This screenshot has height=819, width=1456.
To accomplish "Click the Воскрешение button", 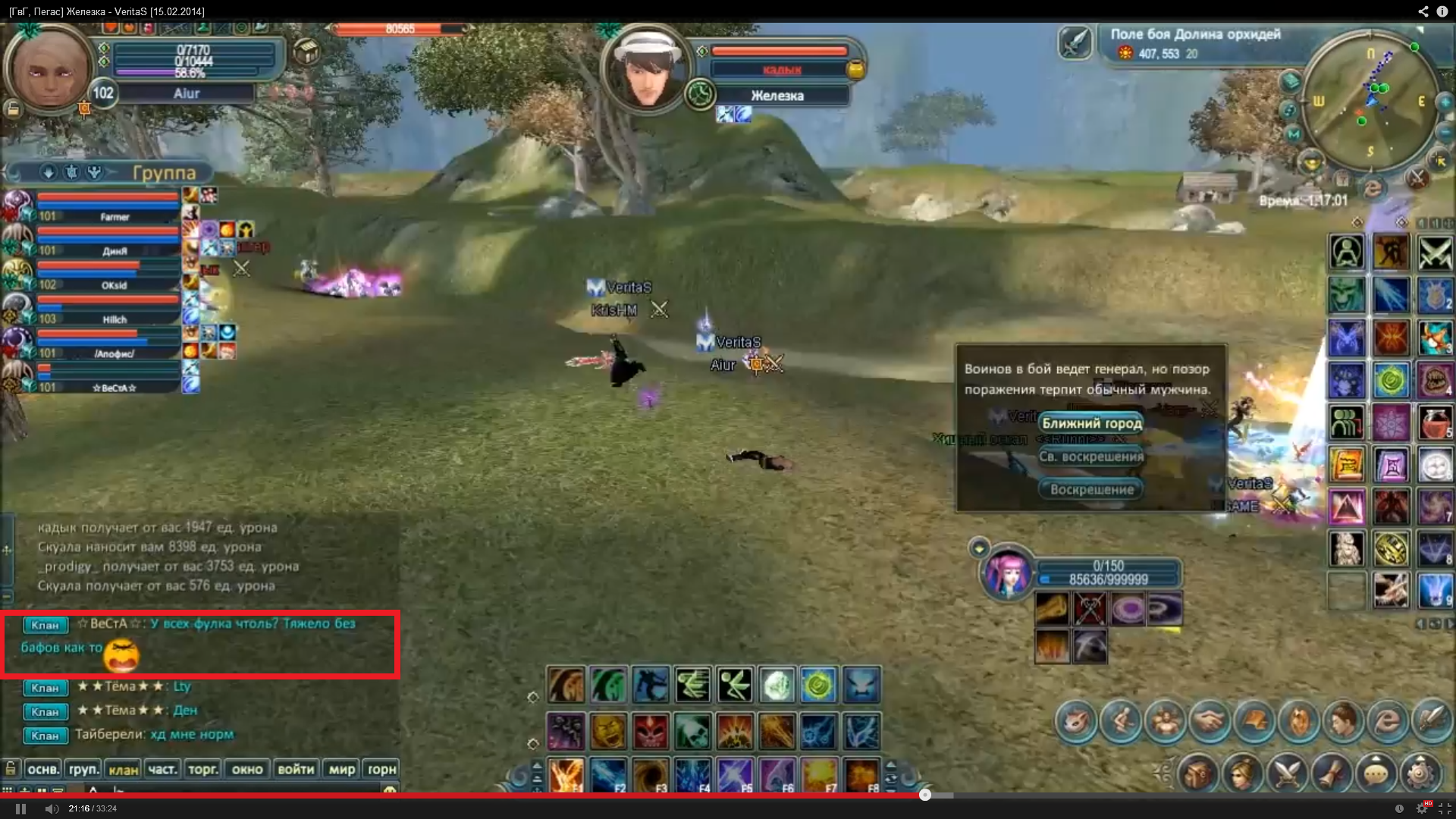I will click(1091, 489).
